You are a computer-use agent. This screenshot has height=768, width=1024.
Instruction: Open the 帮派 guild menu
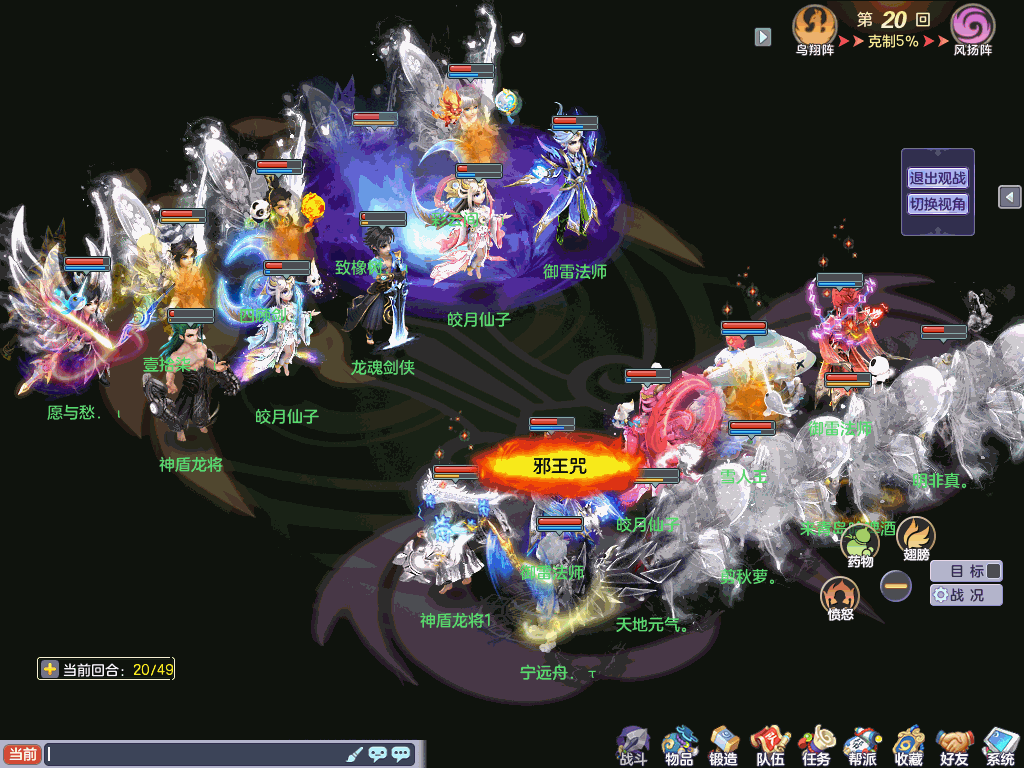click(860, 745)
